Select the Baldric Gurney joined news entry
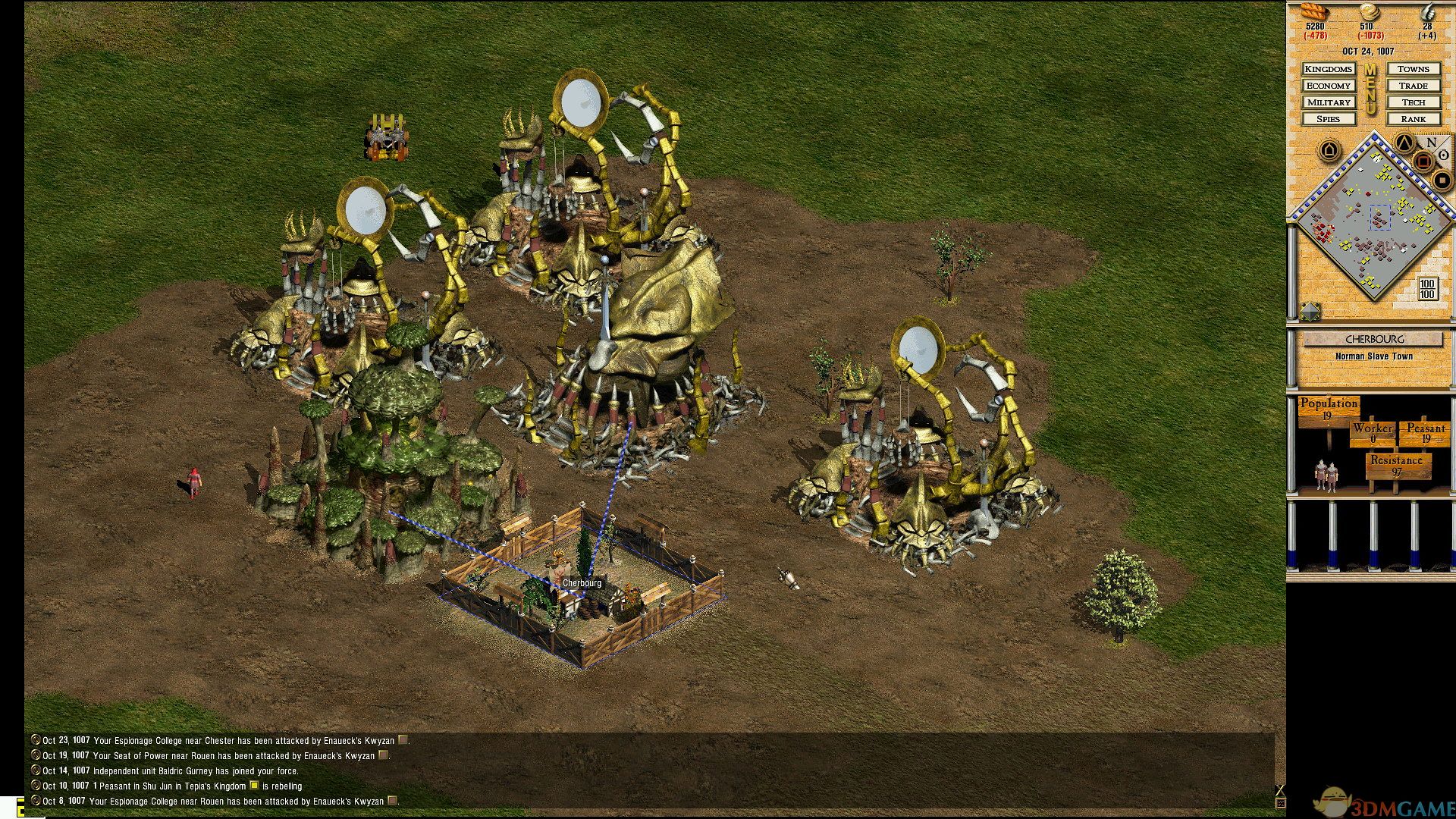This screenshot has height=819, width=1456. [171, 771]
